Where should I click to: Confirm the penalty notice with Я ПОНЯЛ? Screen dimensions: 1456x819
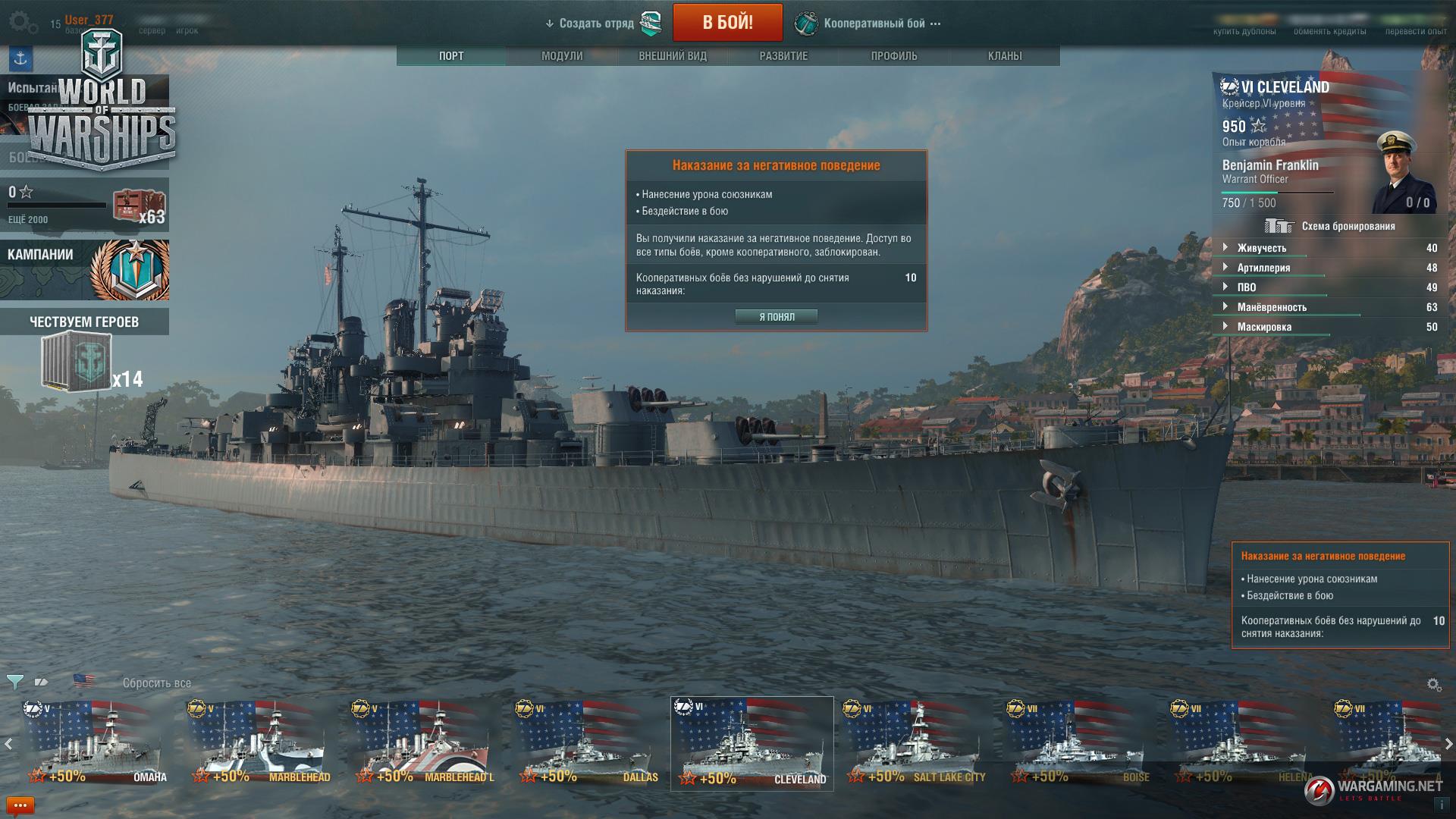[x=776, y=317]
